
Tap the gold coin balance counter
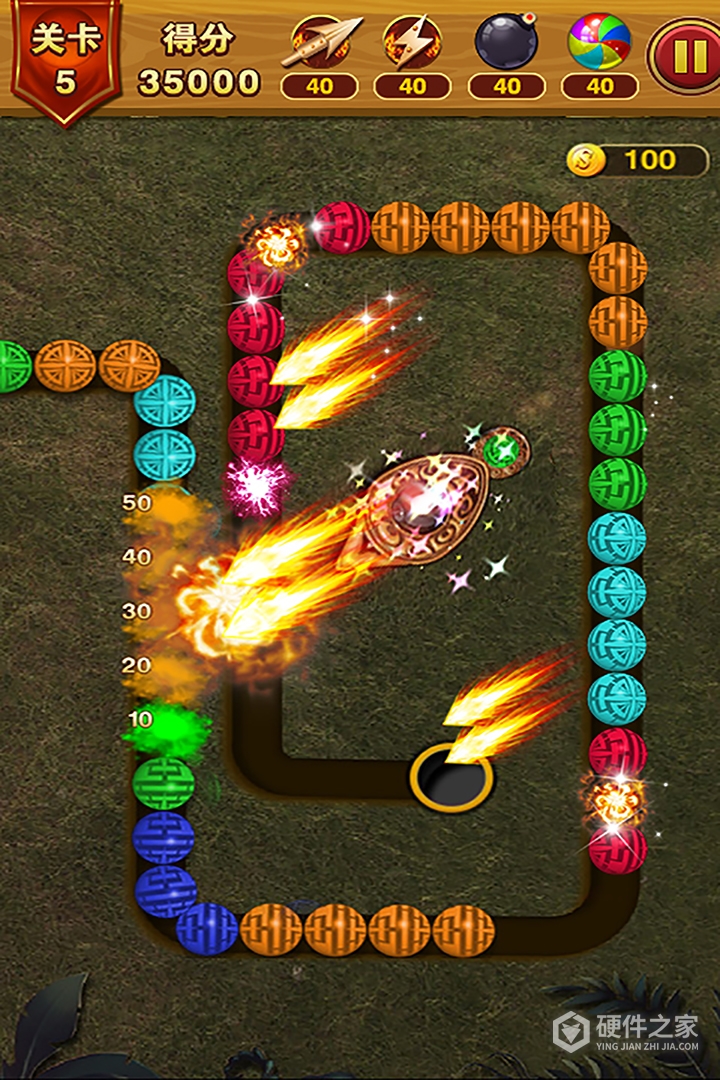click(638, 160)
